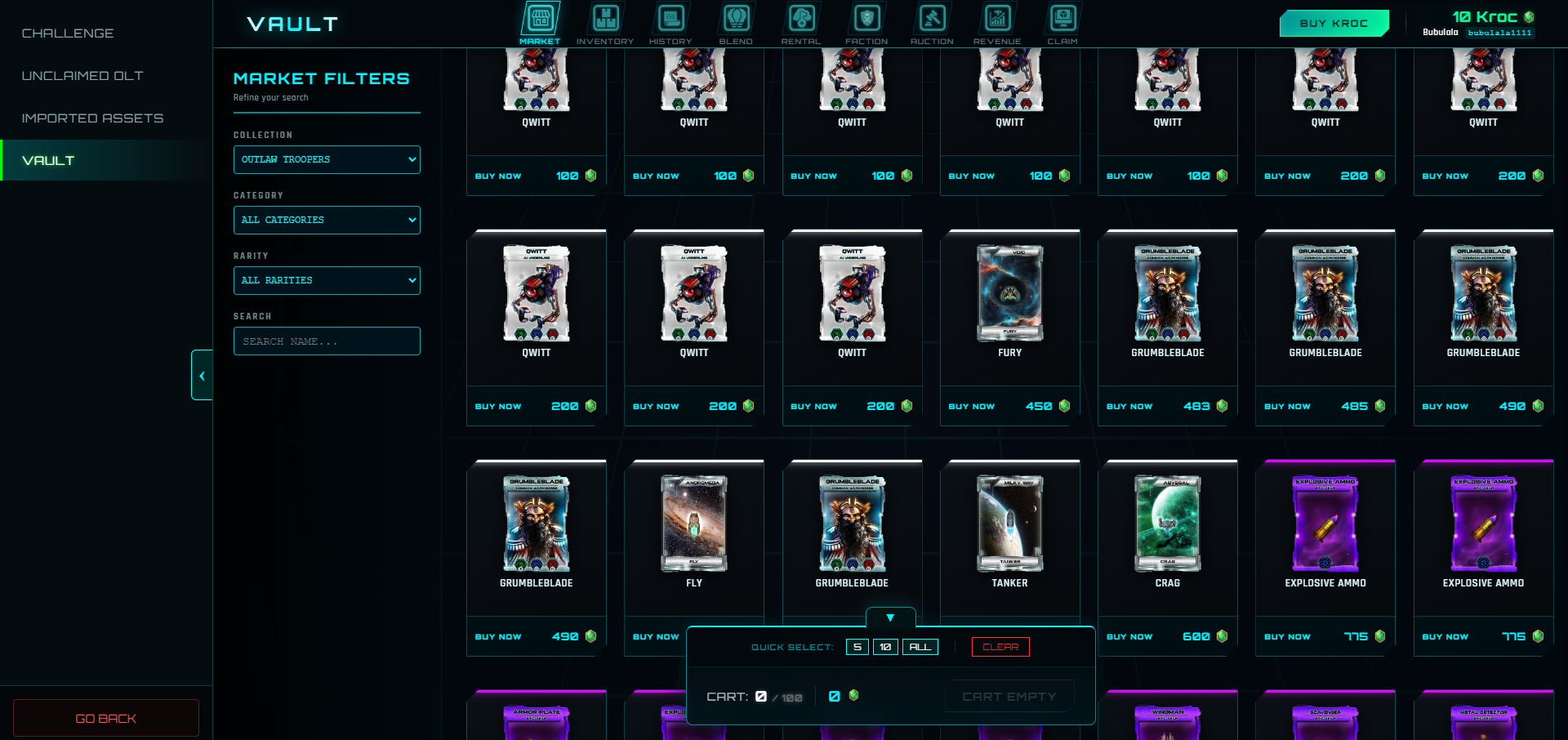1568x740 pixels.
Task: Expand the All Categories dropdown
Action: [327, 221]
